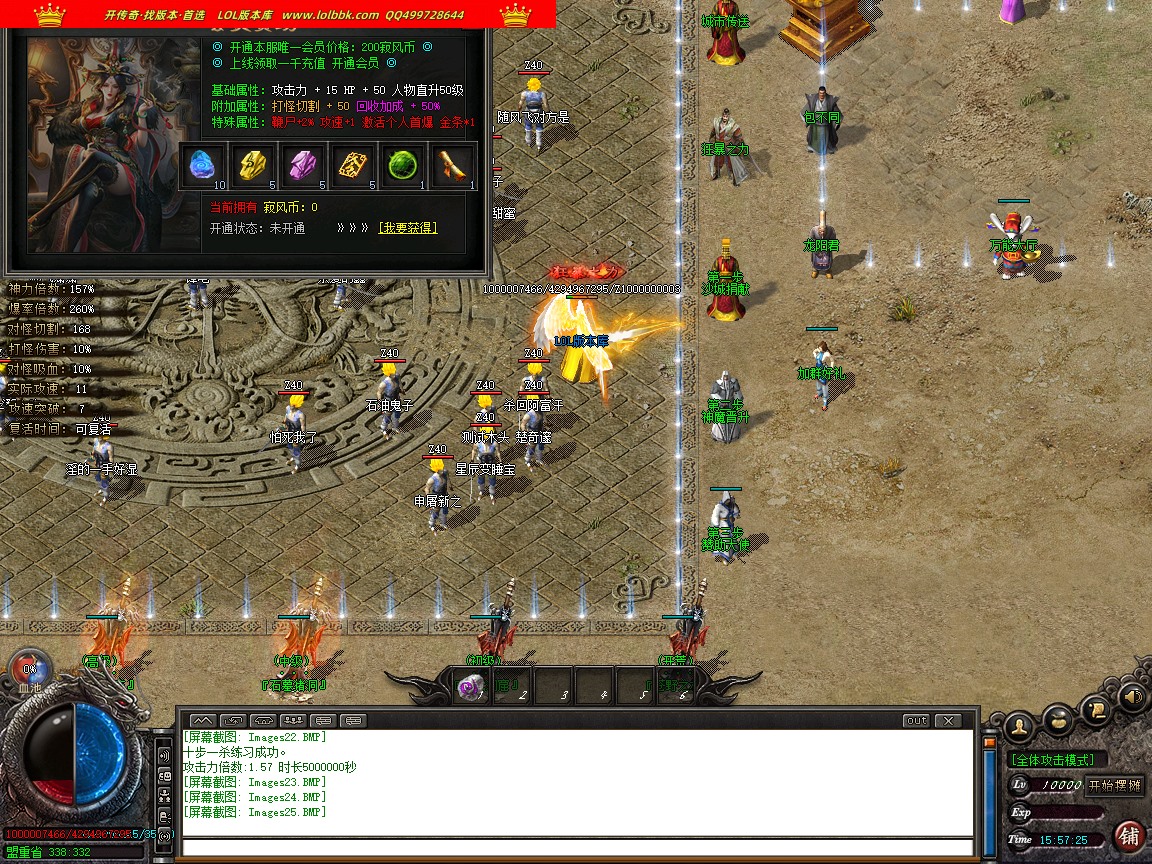Select the purple crystal reward item

[x=303, y=166]
